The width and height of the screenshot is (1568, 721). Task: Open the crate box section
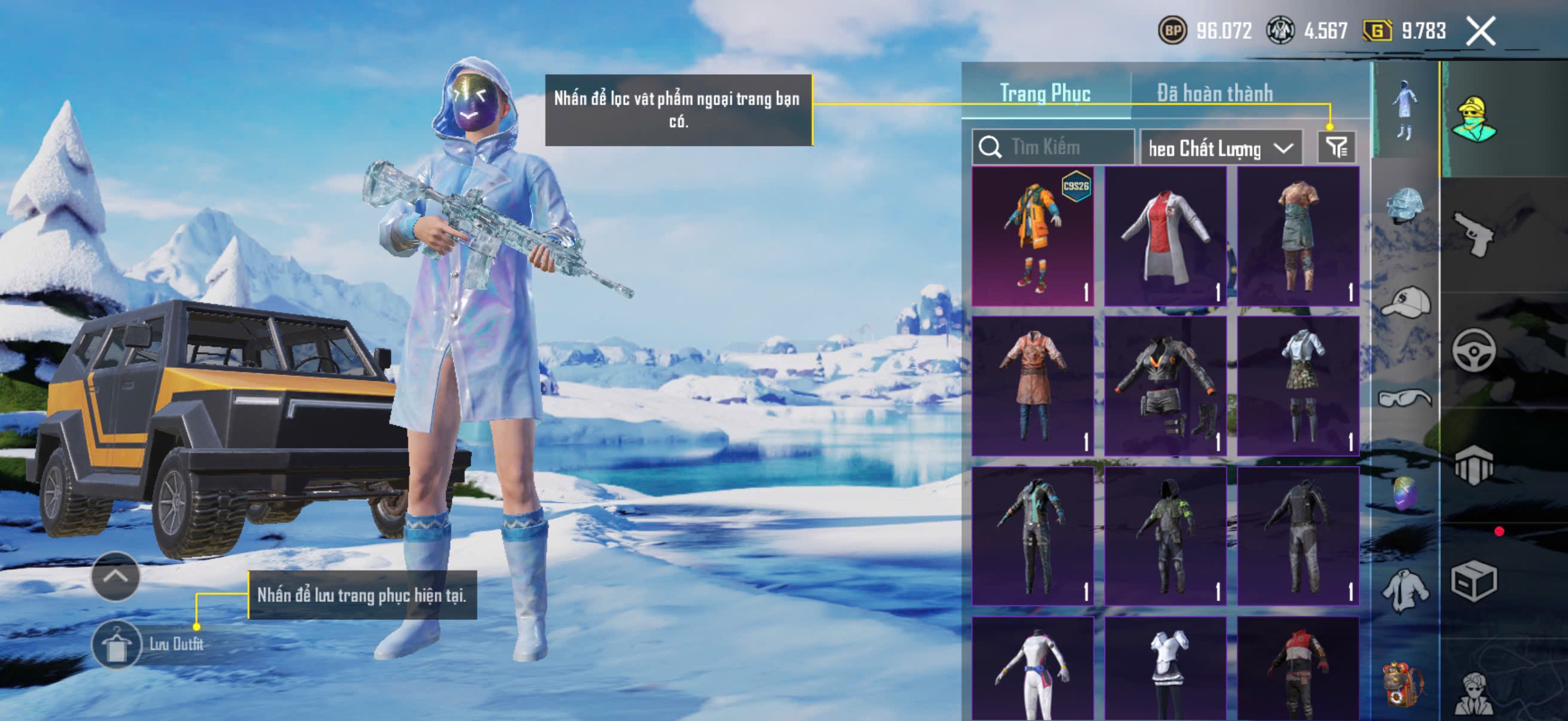tap(1473, 581)
